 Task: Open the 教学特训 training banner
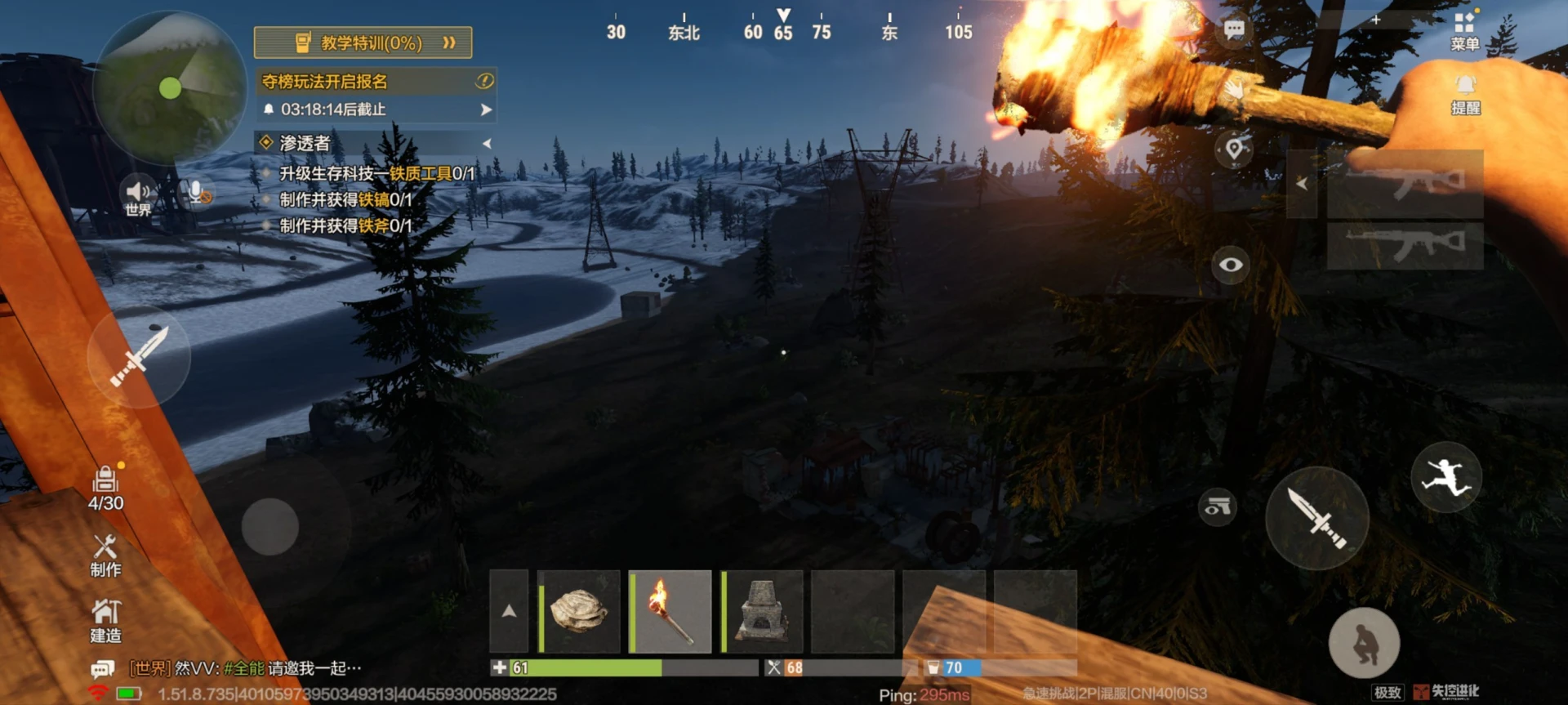pos(363,42)
